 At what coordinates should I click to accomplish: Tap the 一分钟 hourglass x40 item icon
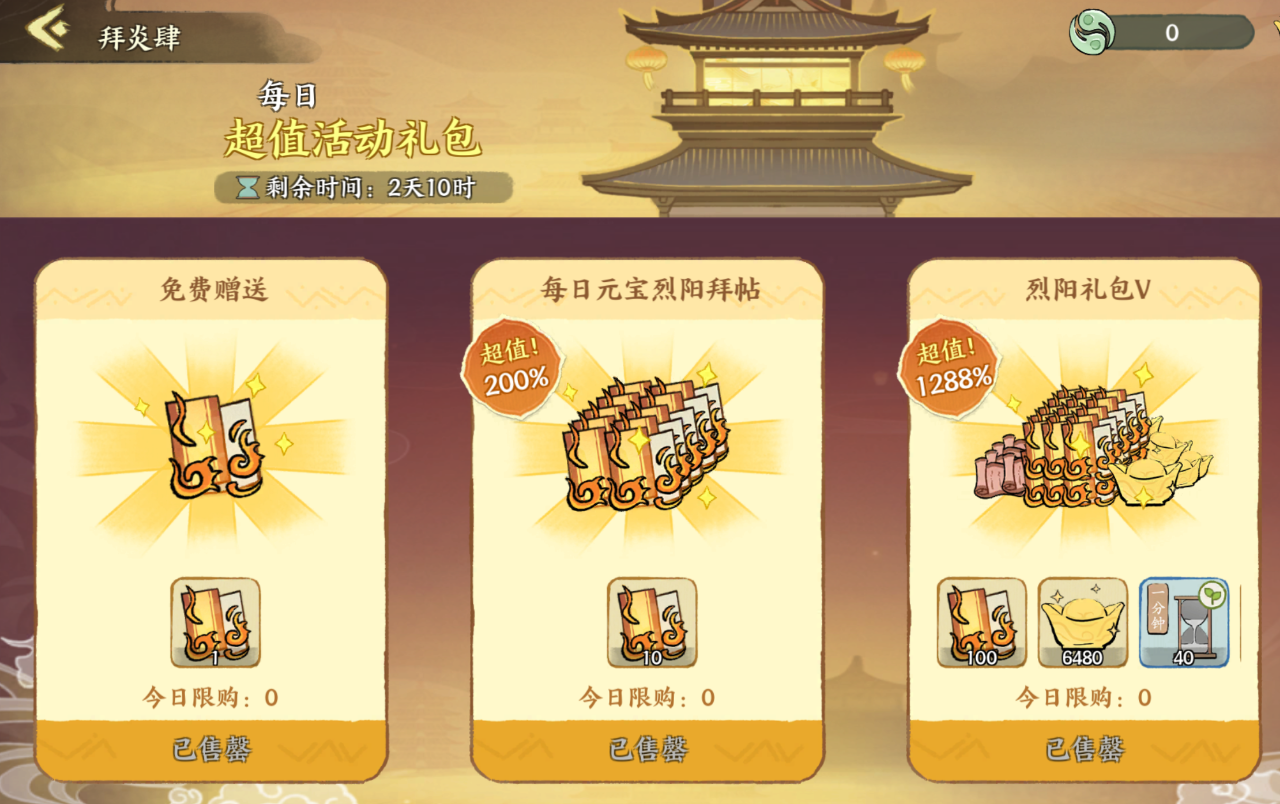click(1184, 623)
